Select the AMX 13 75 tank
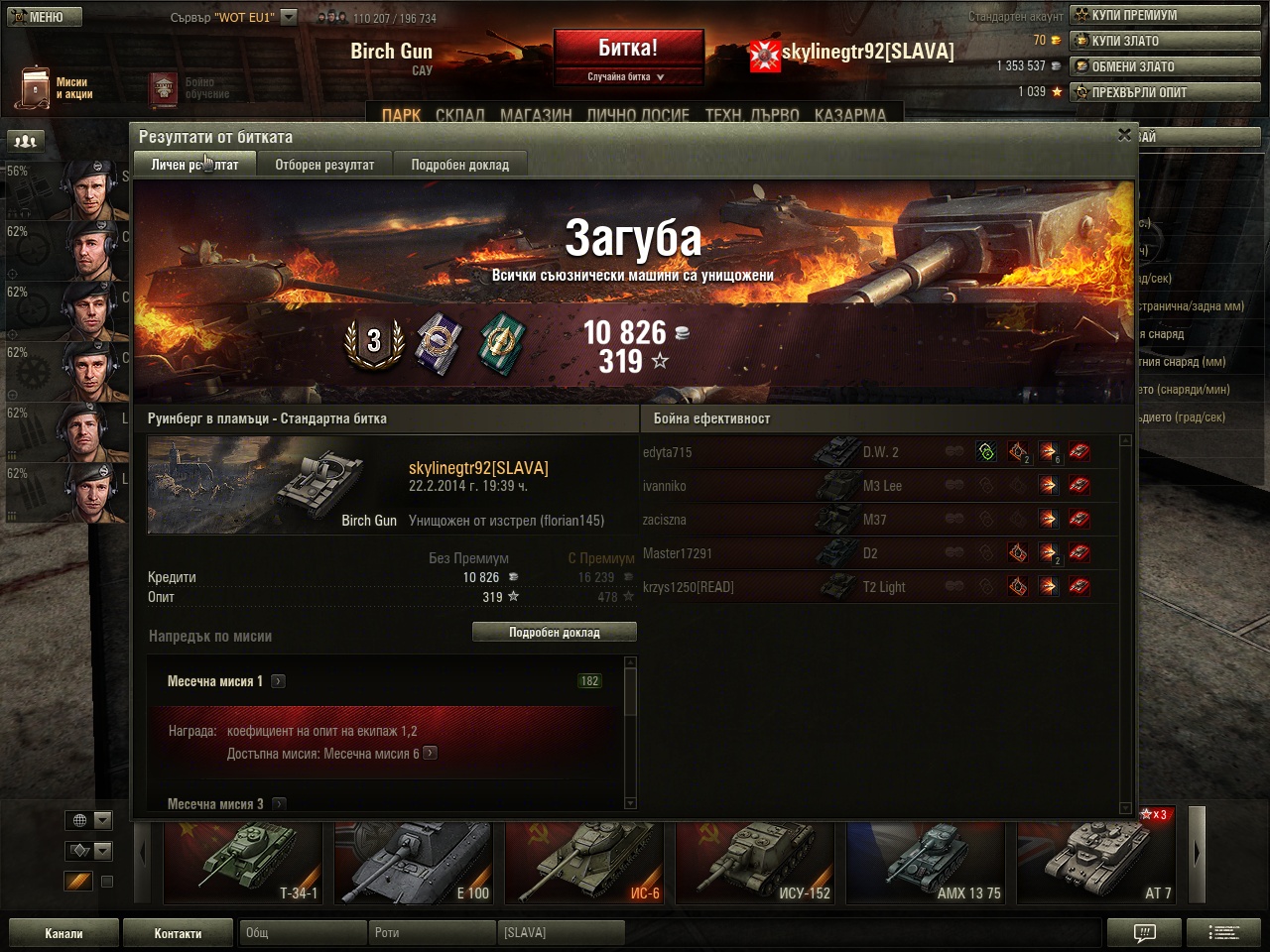Screen dimensions: 1270x952 point(925,862)
